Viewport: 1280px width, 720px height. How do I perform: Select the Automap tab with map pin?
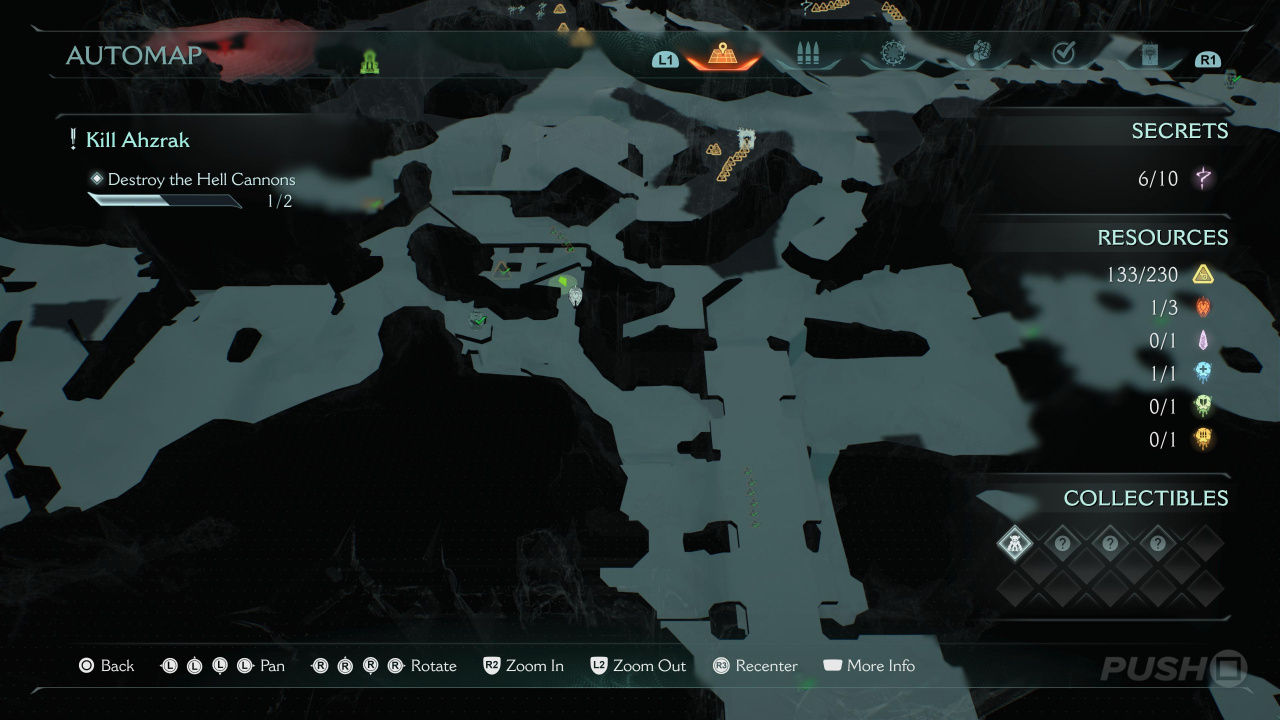[x=721, y=55]
